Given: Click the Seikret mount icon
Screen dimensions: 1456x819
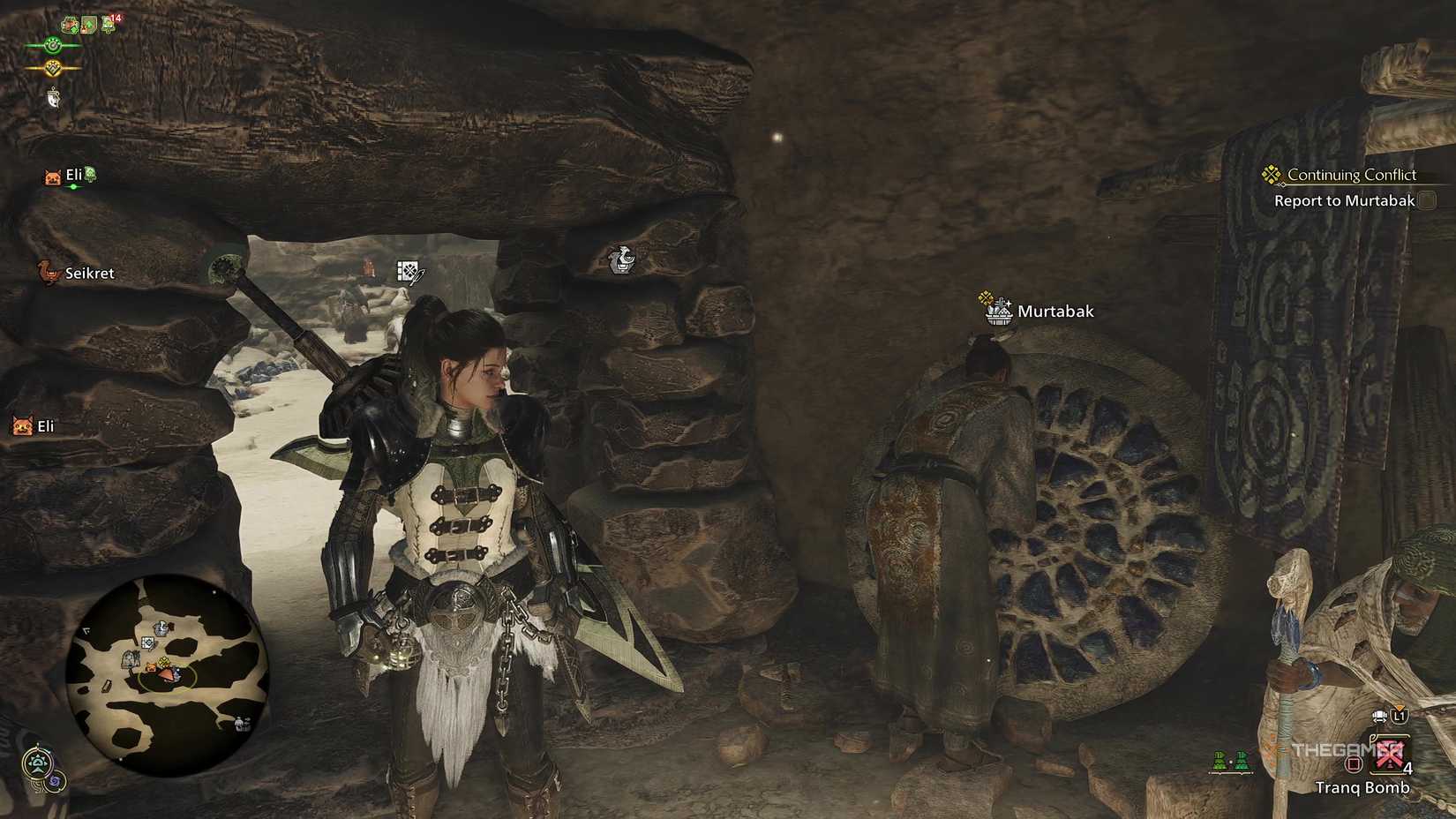Looking at the screenshot, I should (44, 274).
